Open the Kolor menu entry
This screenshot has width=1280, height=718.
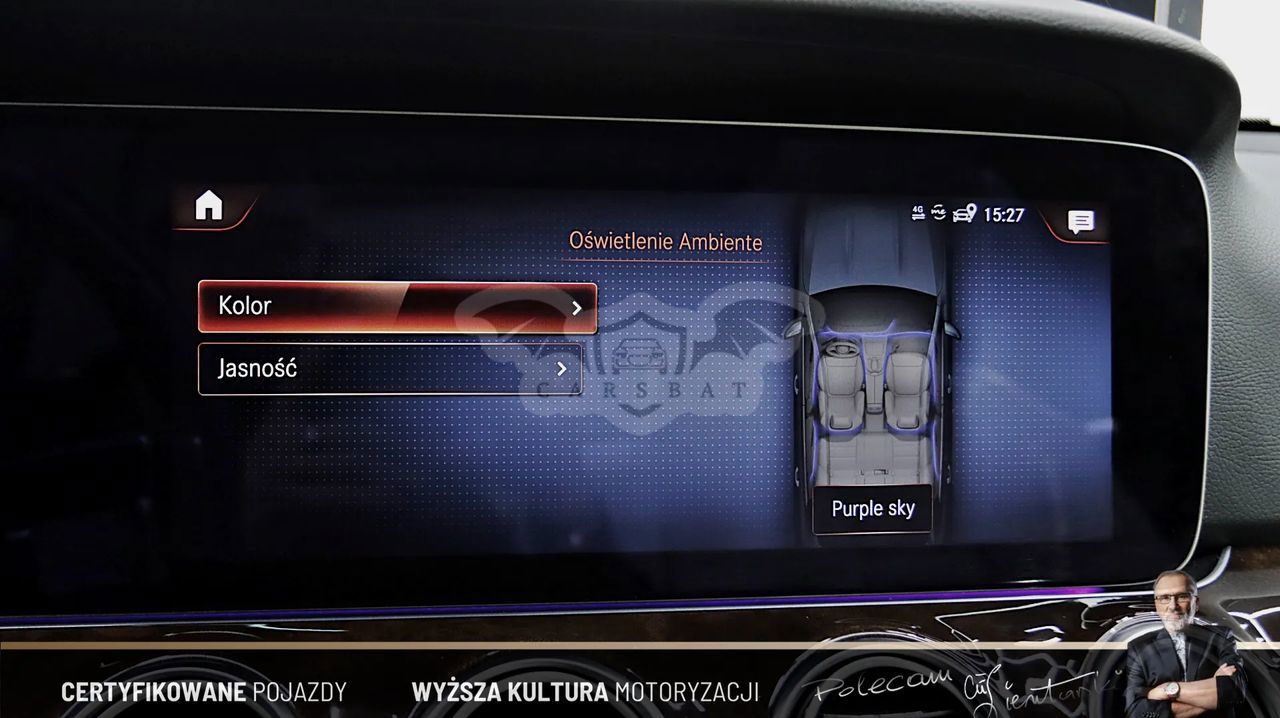(x=397, y=307)
